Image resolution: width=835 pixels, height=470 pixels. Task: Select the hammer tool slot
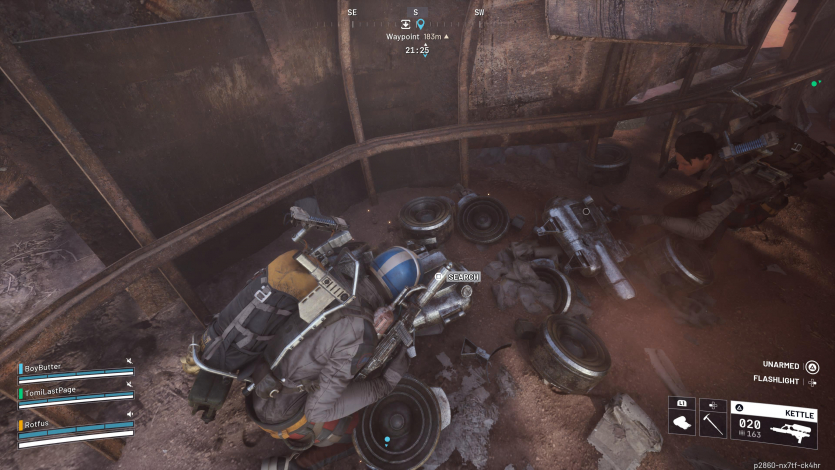tap(713, 418)
